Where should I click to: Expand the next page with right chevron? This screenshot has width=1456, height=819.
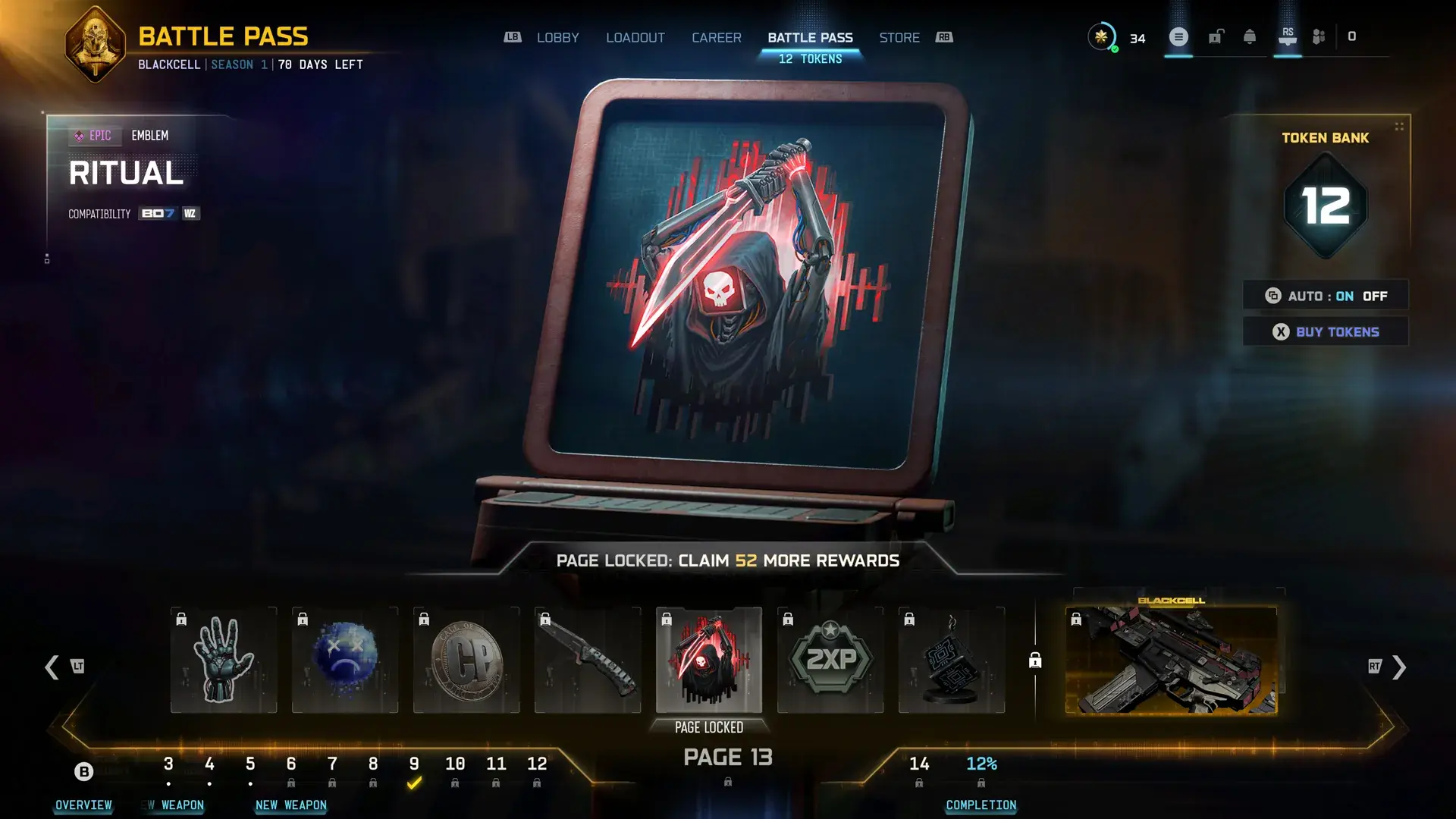(1398, 667)
